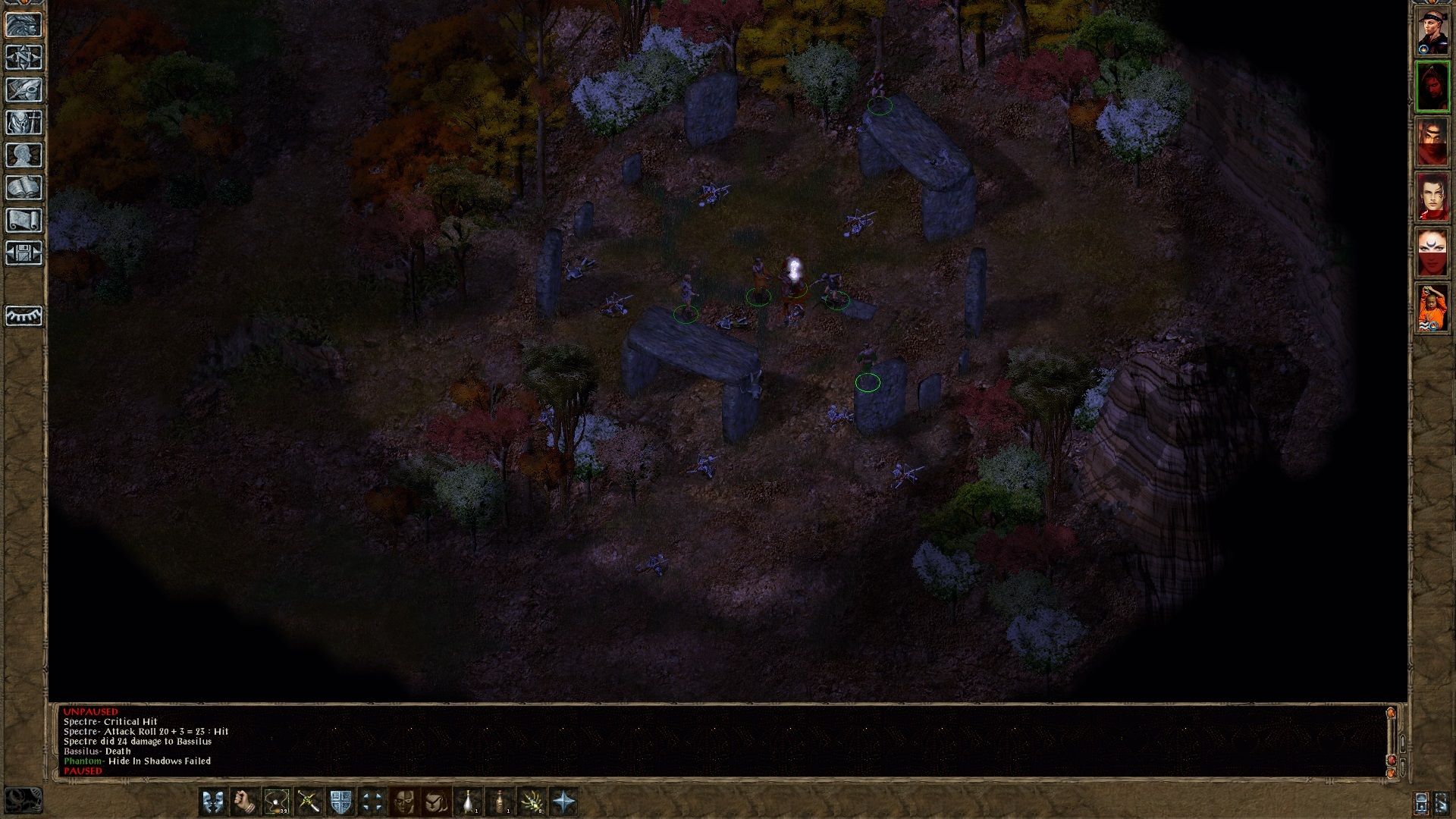Choose the fist weapon slot
This screenshot has height=819, width=1456.
(x=245, y=802)
